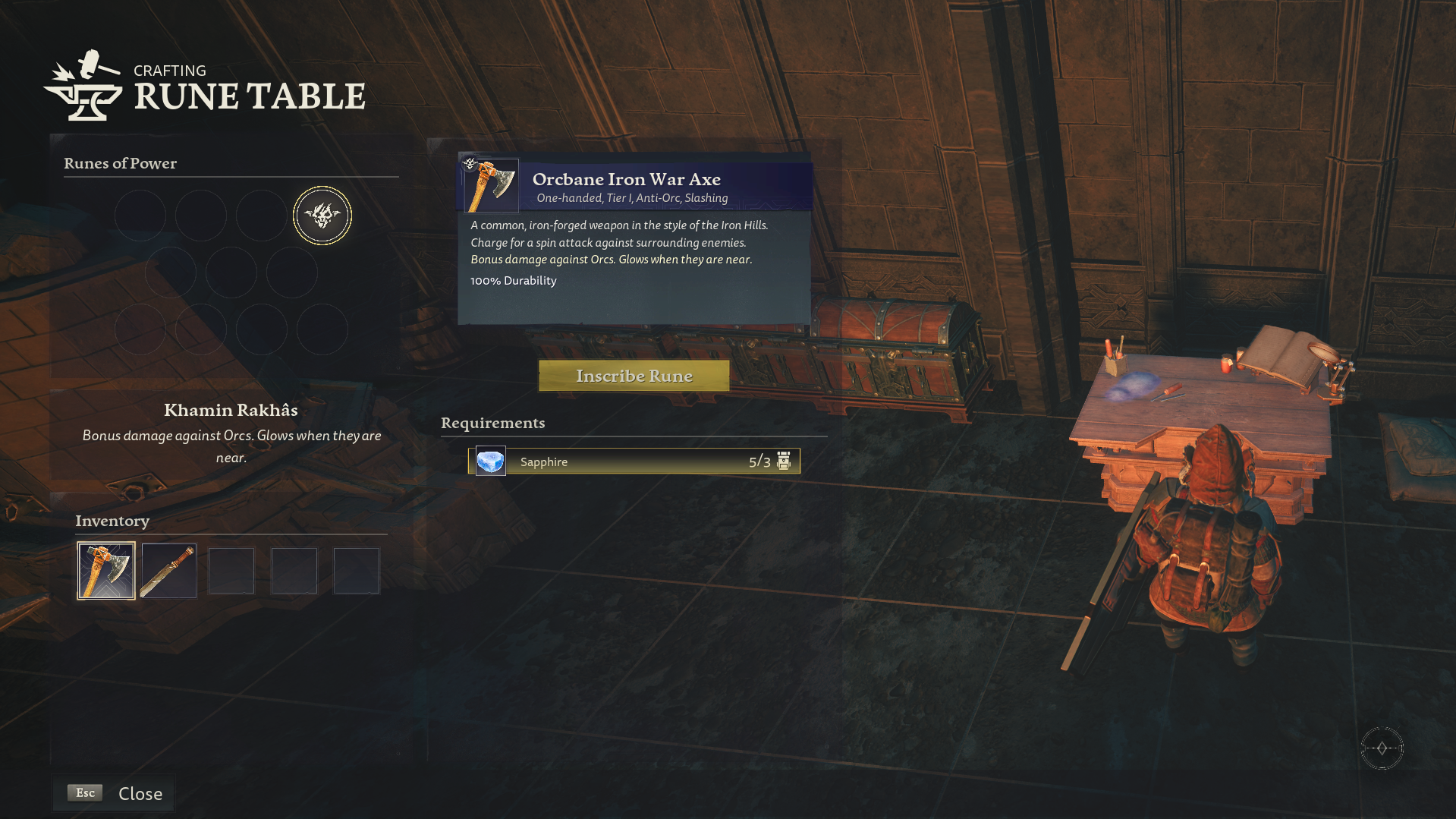Image resolution: width=1456 pixels, height=819 pixels.
Task: Click the sapphire gem icon in Requirements
Action: [x=489, y=461]
